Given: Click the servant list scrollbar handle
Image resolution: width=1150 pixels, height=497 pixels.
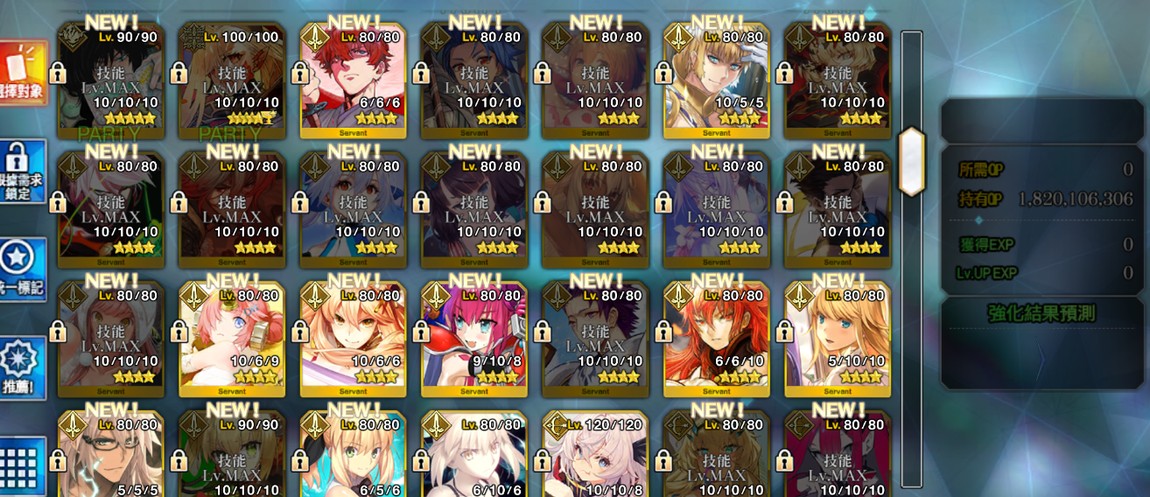Looking at the screenshot, I should pos(911,160).
